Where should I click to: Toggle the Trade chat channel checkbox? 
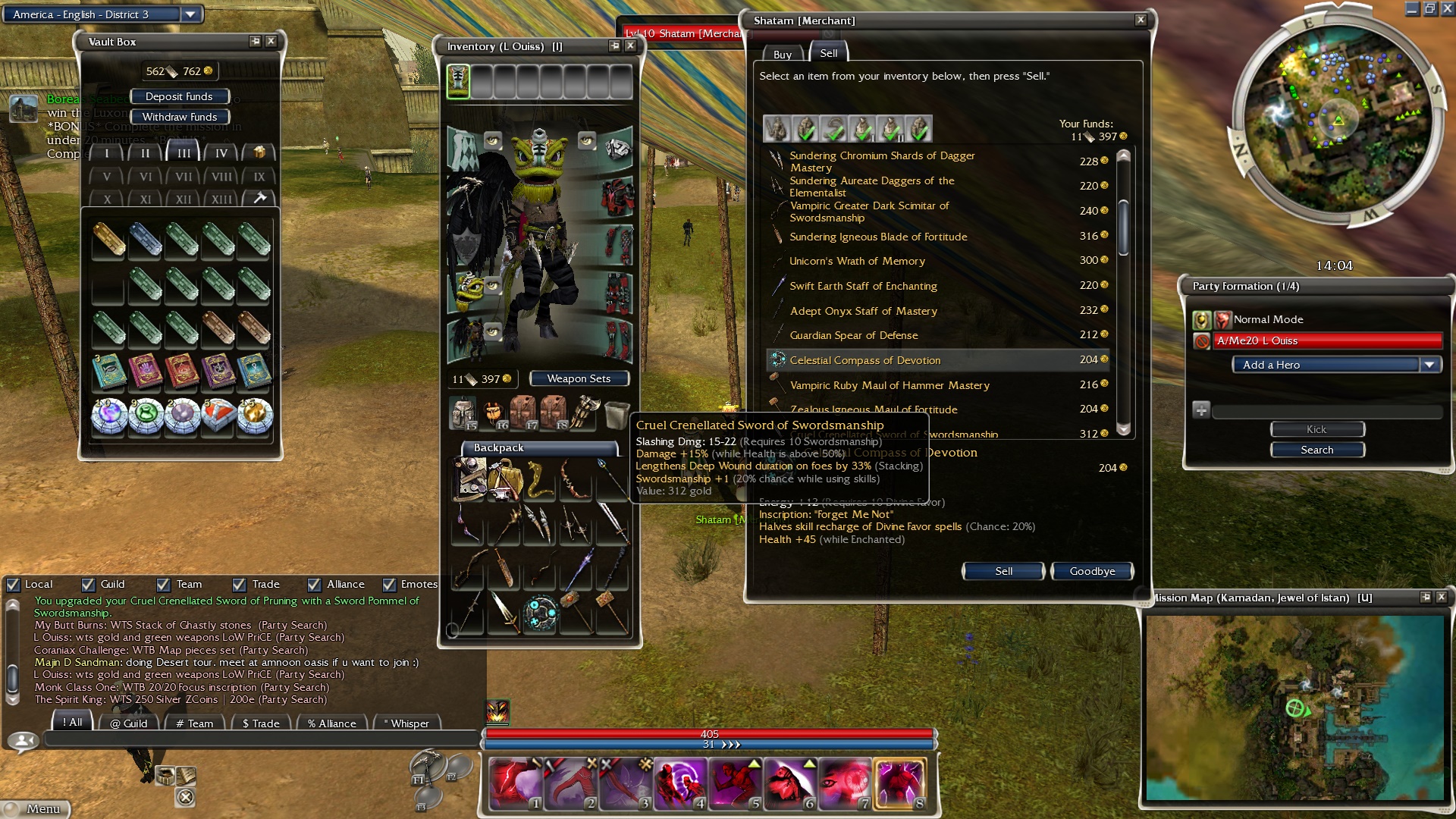[x=239, y=584]
